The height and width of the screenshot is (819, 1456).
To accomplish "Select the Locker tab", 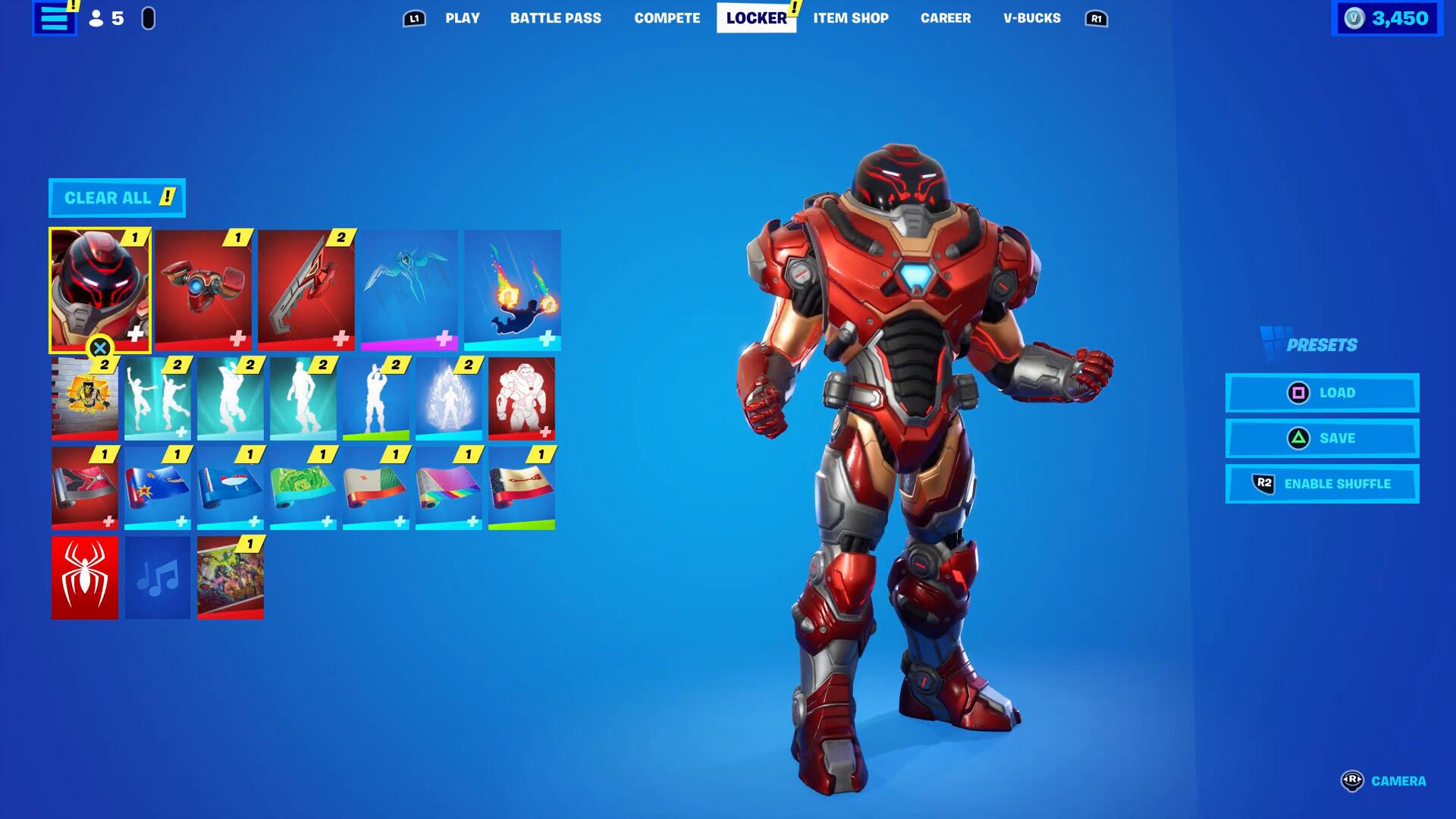I will (x=756, y=18).
